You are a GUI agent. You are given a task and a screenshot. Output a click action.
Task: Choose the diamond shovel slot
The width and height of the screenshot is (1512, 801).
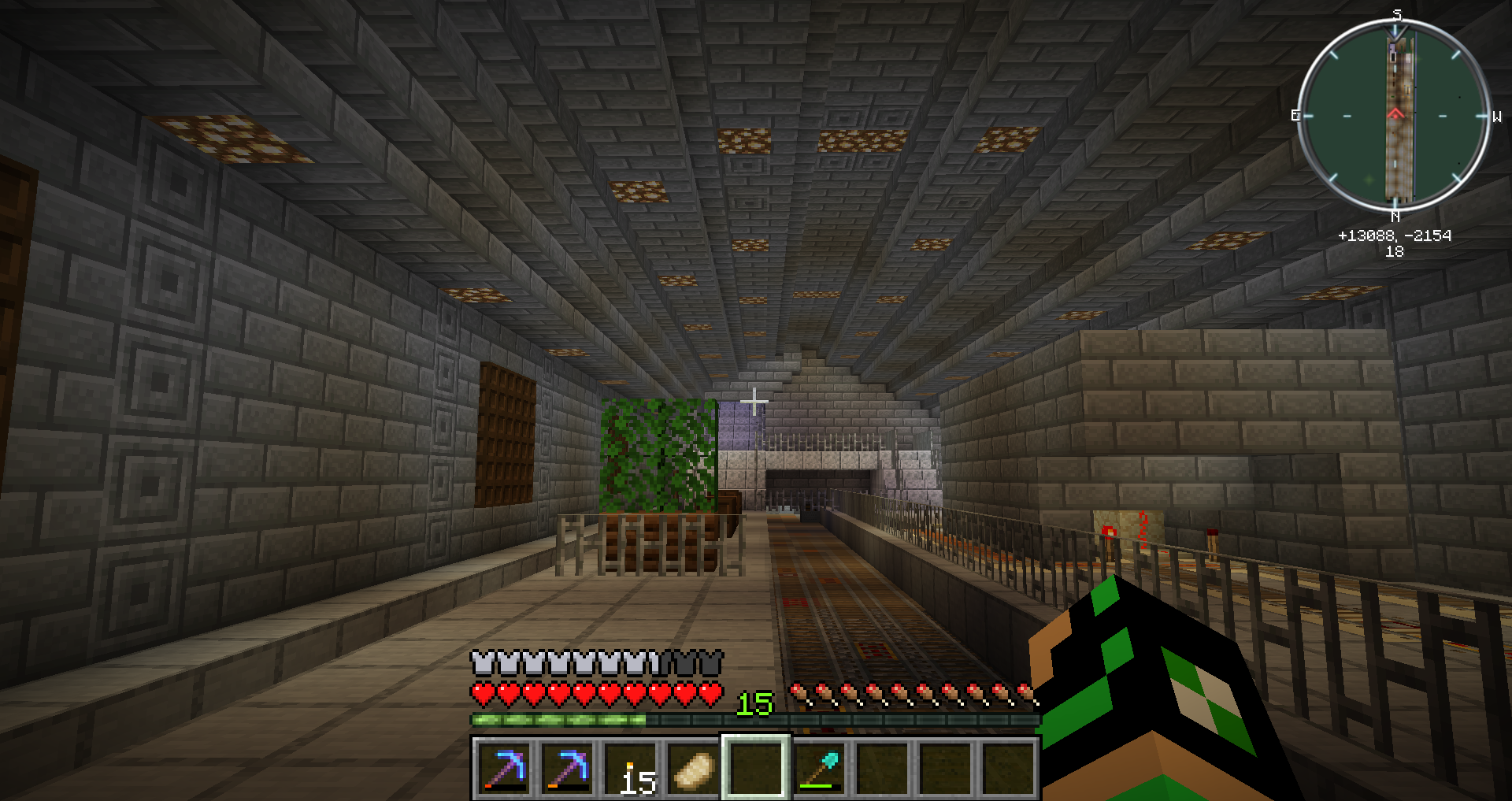point(819,769)
